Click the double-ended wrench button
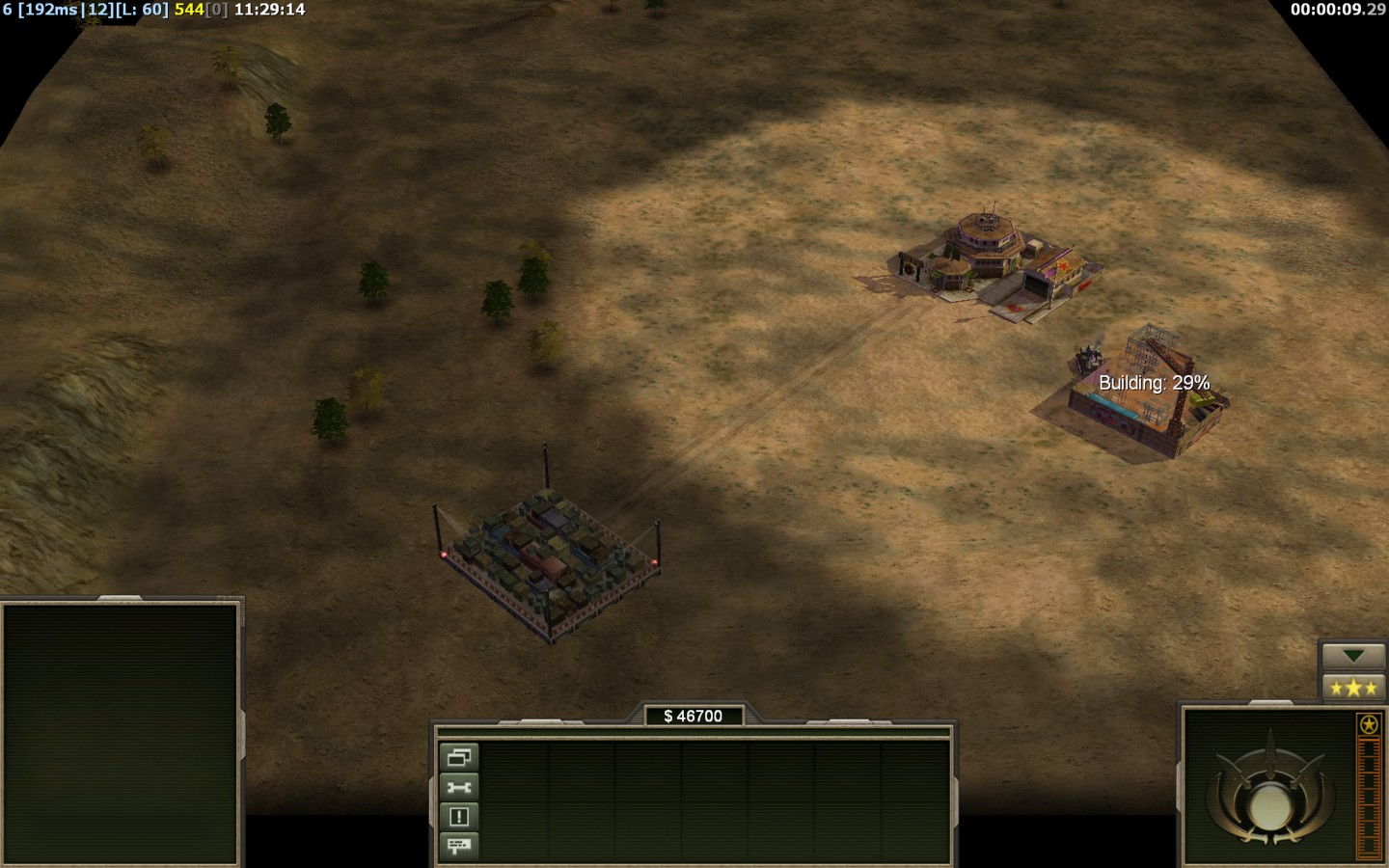Image resolution: width=1389 pixels, height=868 pixels. (x=458, y=787)
